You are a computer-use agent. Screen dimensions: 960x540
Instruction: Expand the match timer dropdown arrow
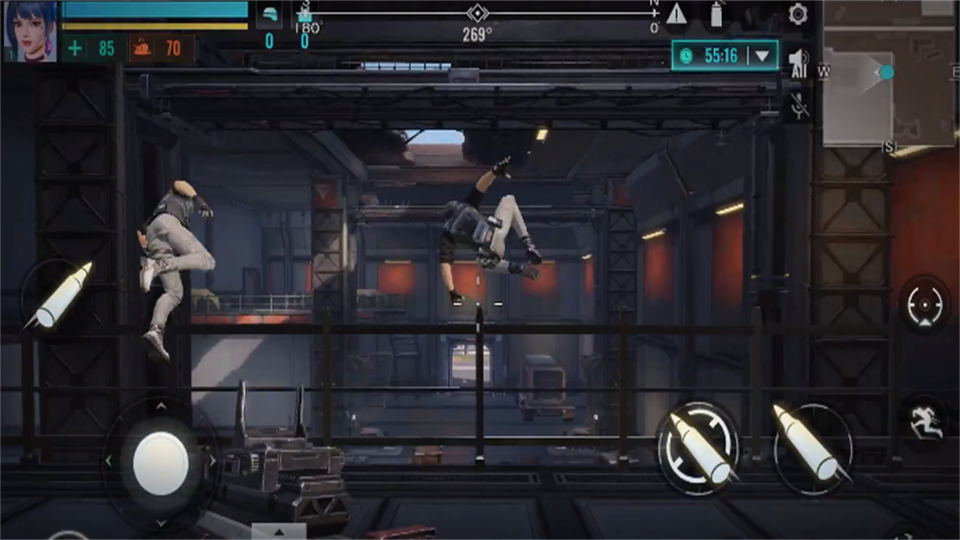[x=763, y=56]
